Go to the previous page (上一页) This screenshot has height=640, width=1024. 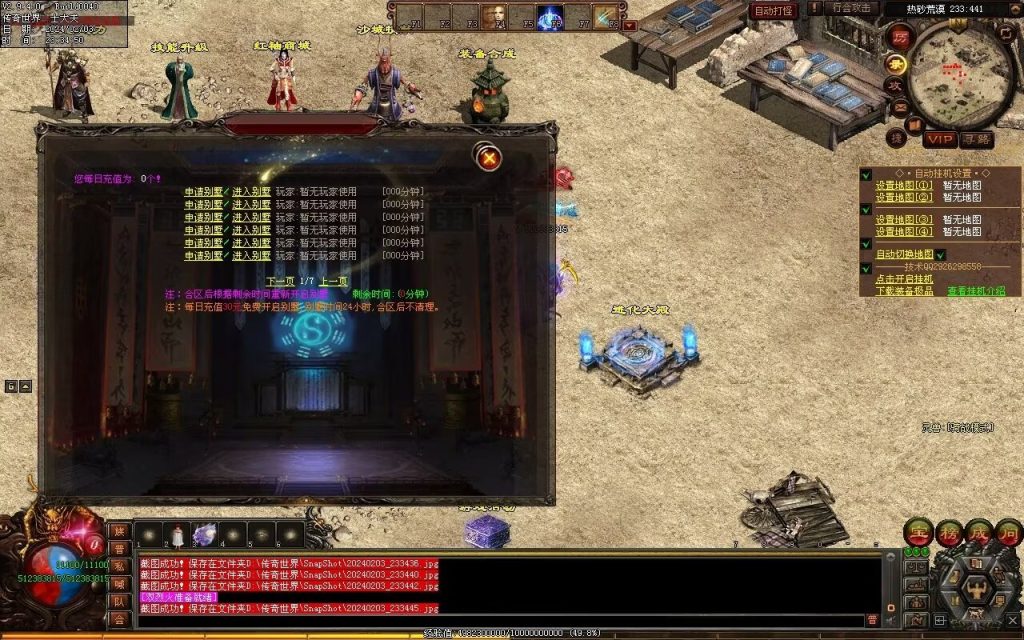334,282
